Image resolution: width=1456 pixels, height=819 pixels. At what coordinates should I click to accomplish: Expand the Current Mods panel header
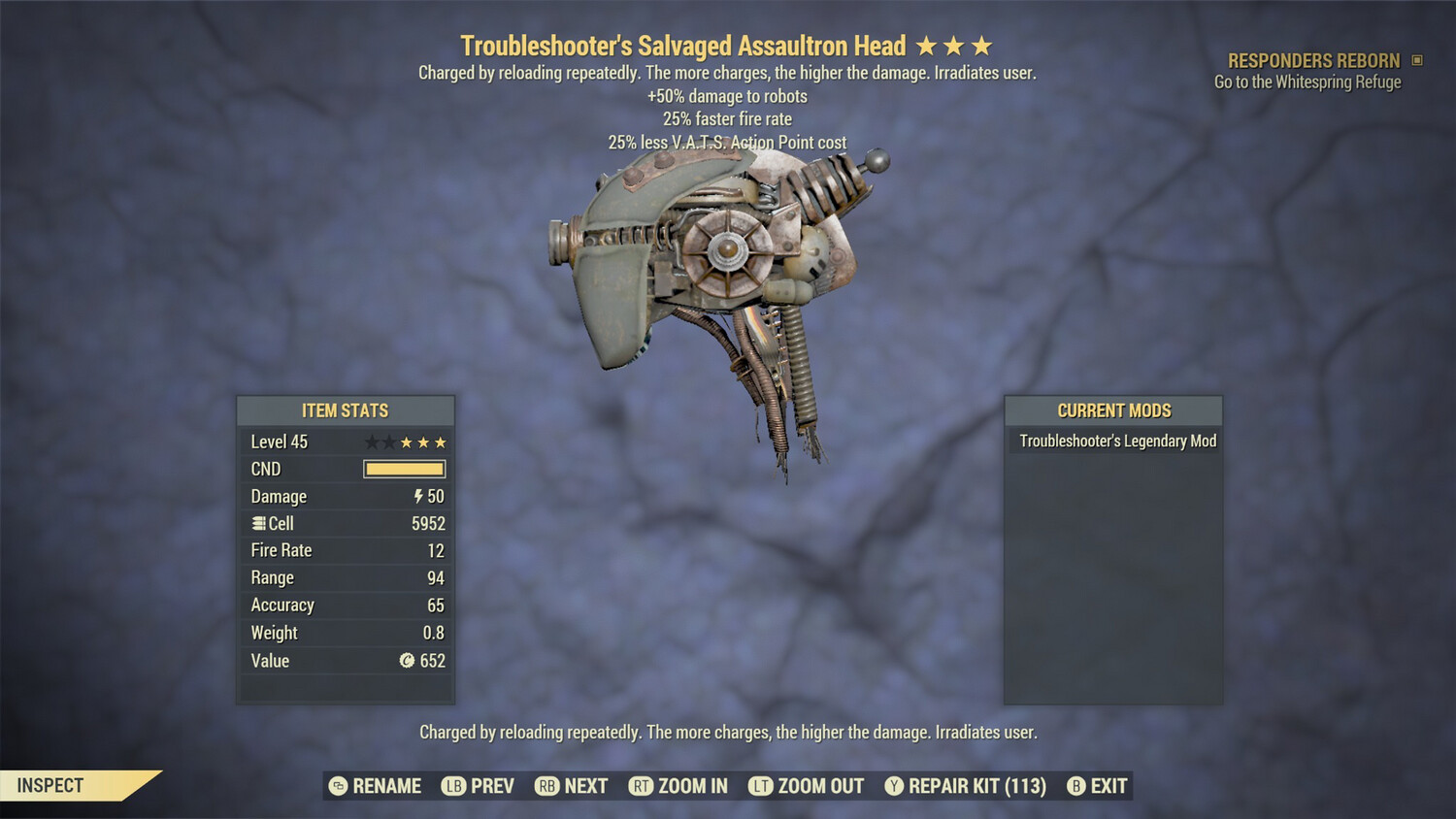coord(1113,410)
